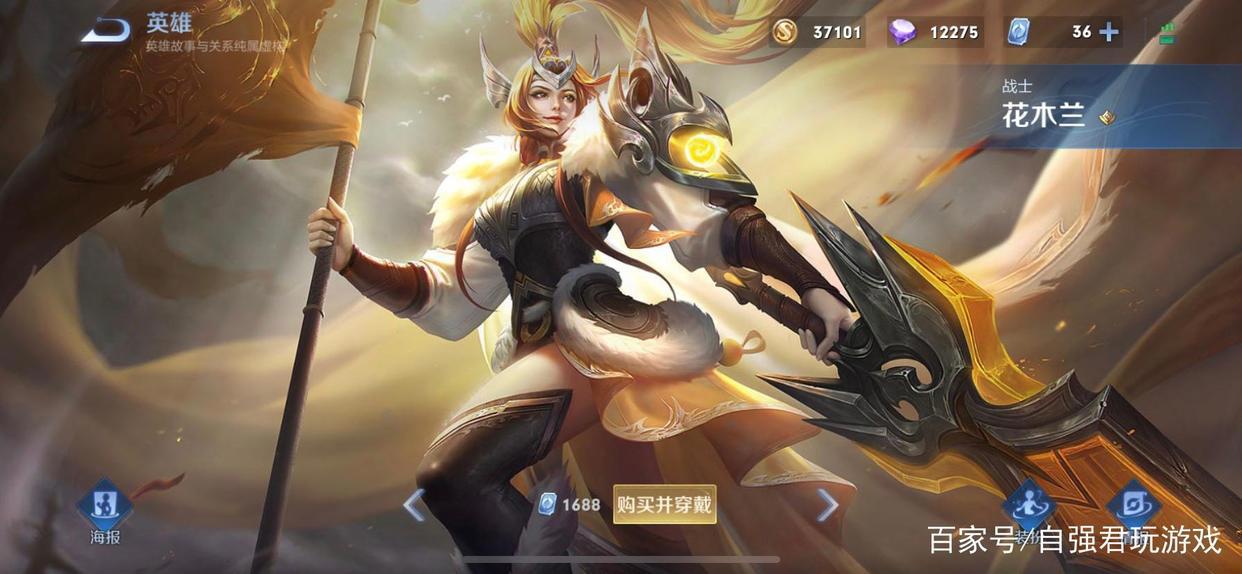Show the previous skin with the left arrow
1242x574 pixels.
pyautogui.click(x=413, y=505)
